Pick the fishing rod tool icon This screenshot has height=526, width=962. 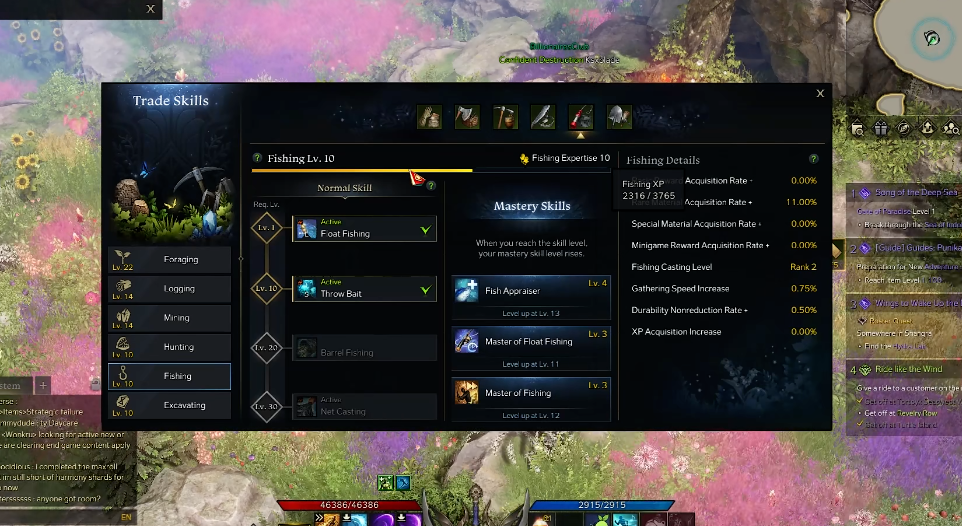coord(581,117)
